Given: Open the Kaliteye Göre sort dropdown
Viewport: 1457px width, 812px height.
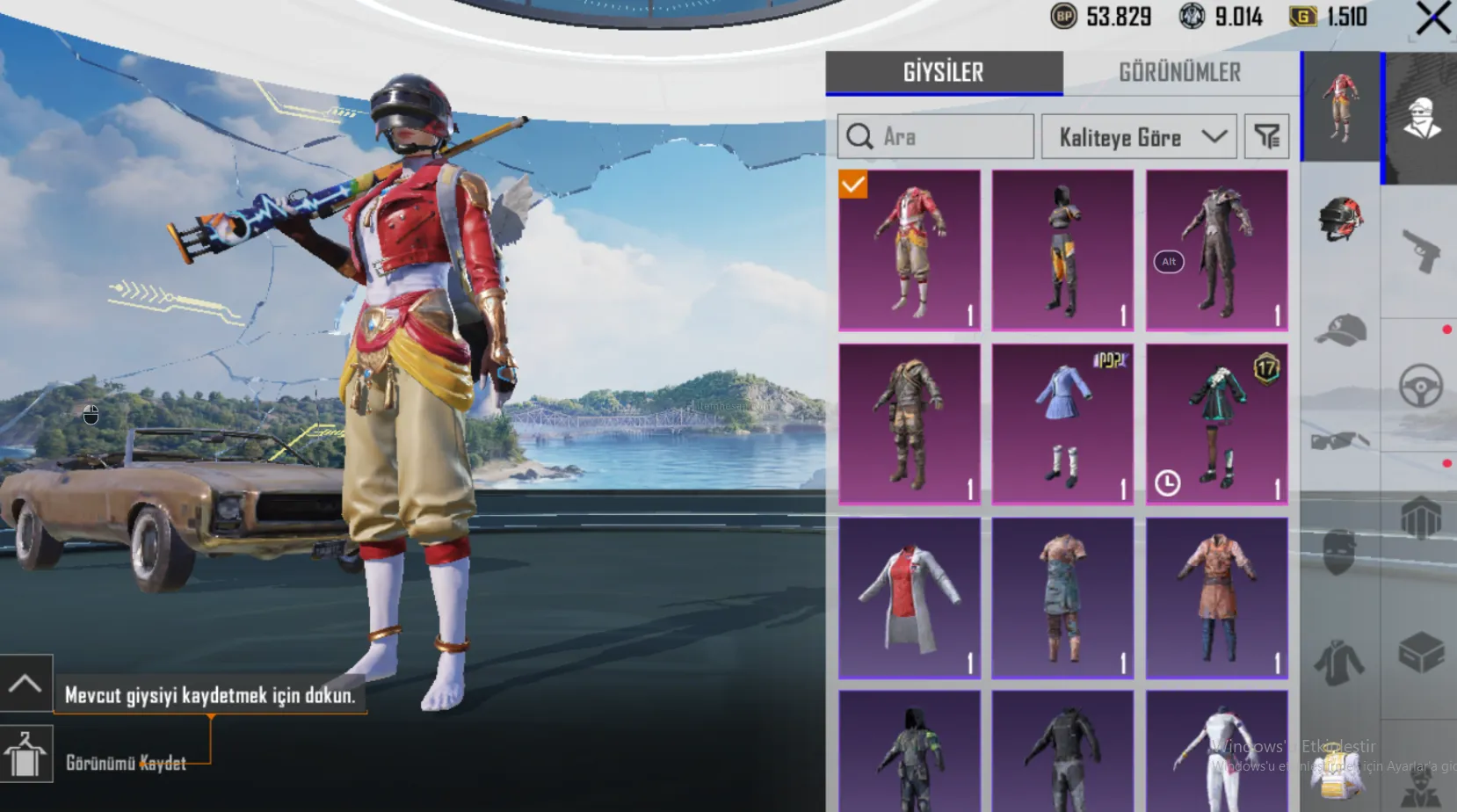Looking at the screenshot, I should point(1139,136).
